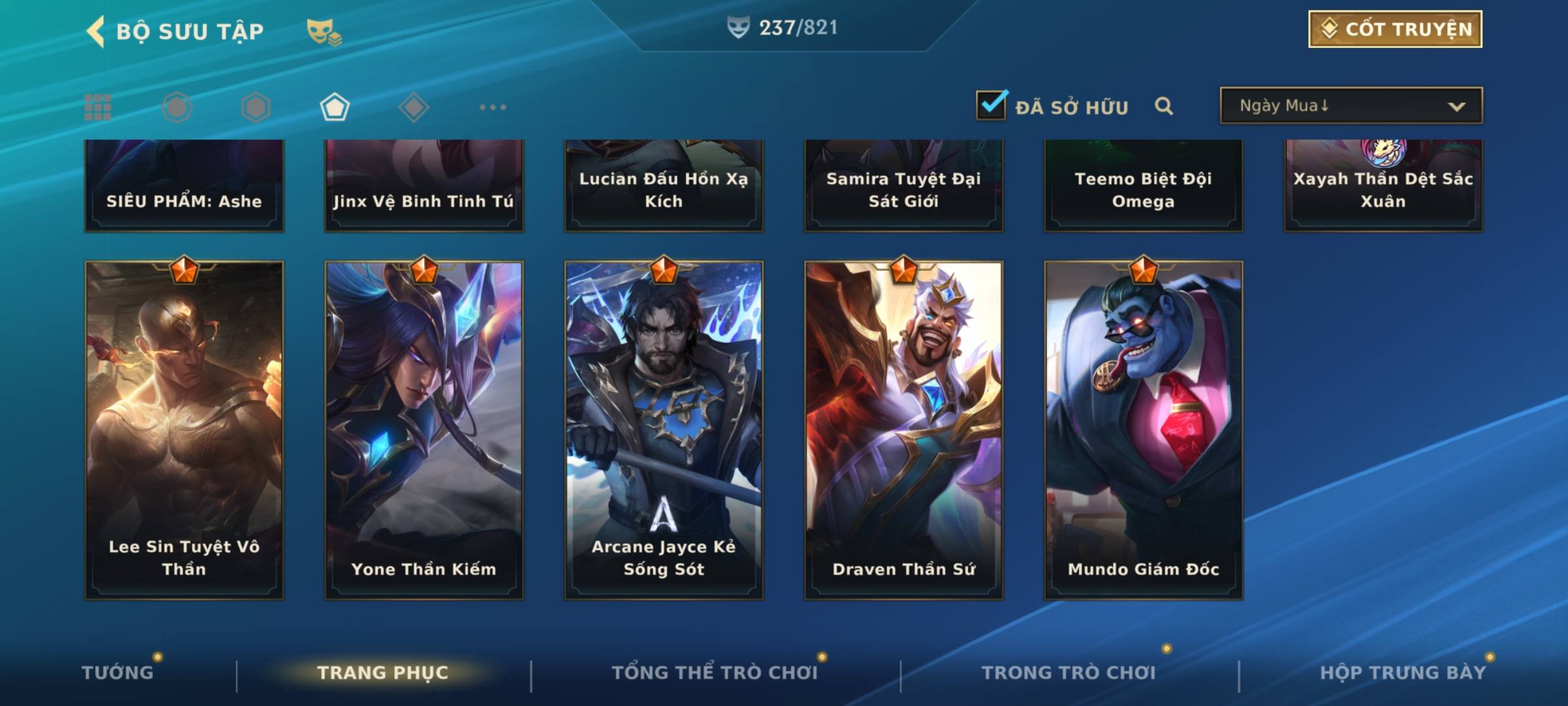The height and width of the screenshot is (706, 1568).
Task: Open Arcane Jayce Kẻ Sống Sót skin
Action: click(x=664, y=429)
